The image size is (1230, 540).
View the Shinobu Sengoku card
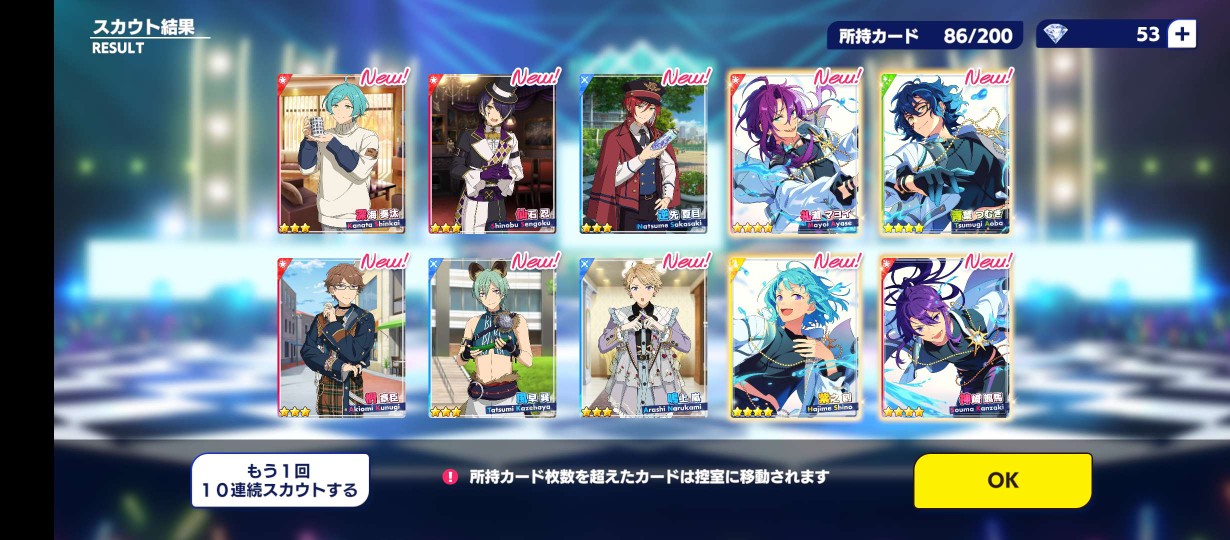pyautogui.click(x=492, y=153)
